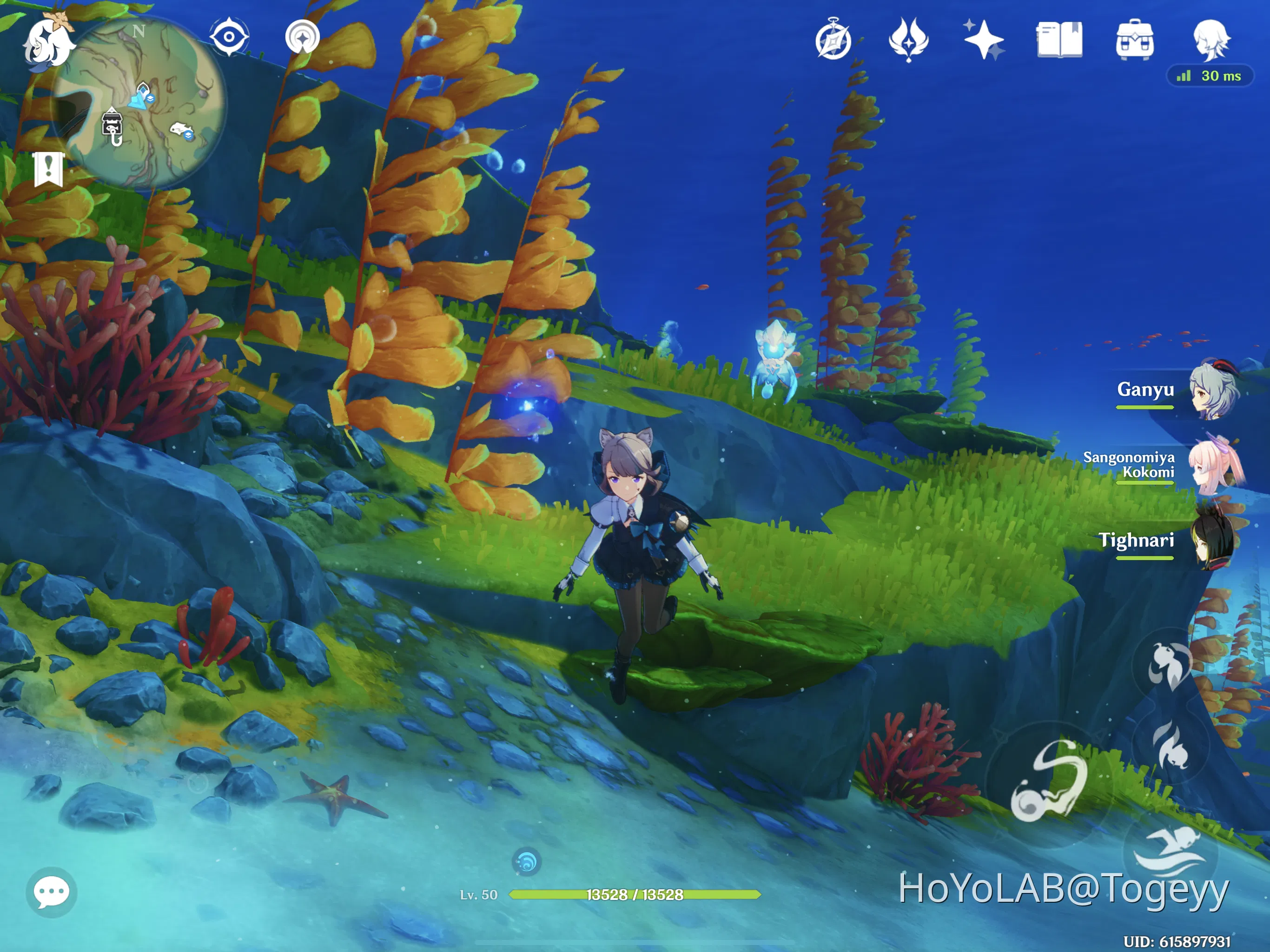Viewport: 1270px width, 952px height.
Task: Open the chat bubble
Action: (52, 892)
